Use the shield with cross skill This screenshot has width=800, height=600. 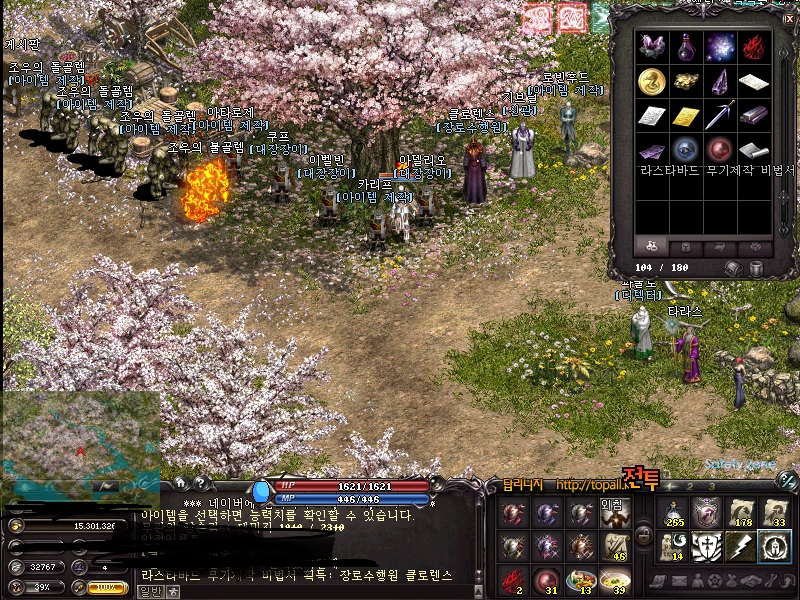pos(707,545)
